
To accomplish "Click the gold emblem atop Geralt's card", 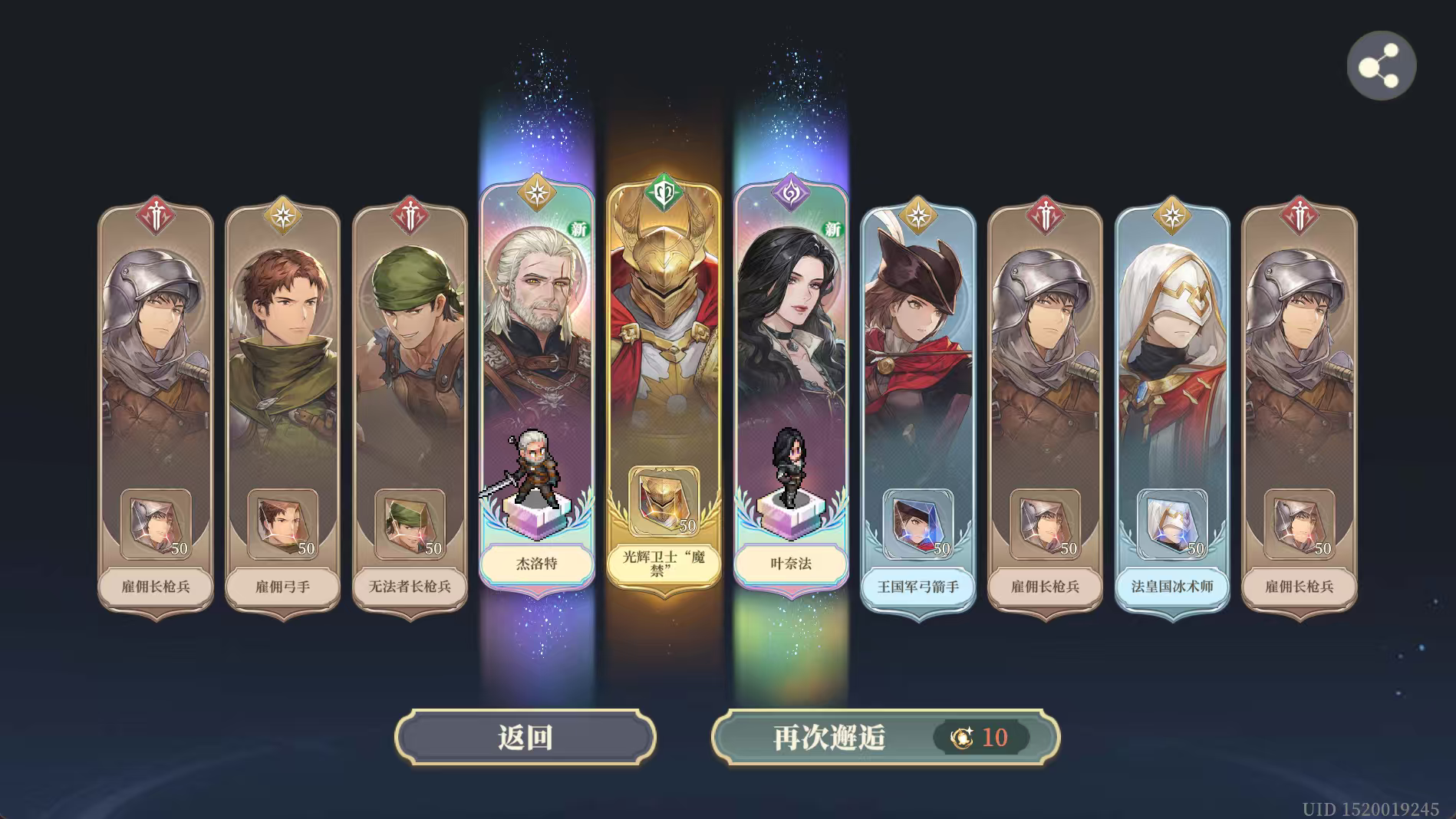I will pos(537,192).
